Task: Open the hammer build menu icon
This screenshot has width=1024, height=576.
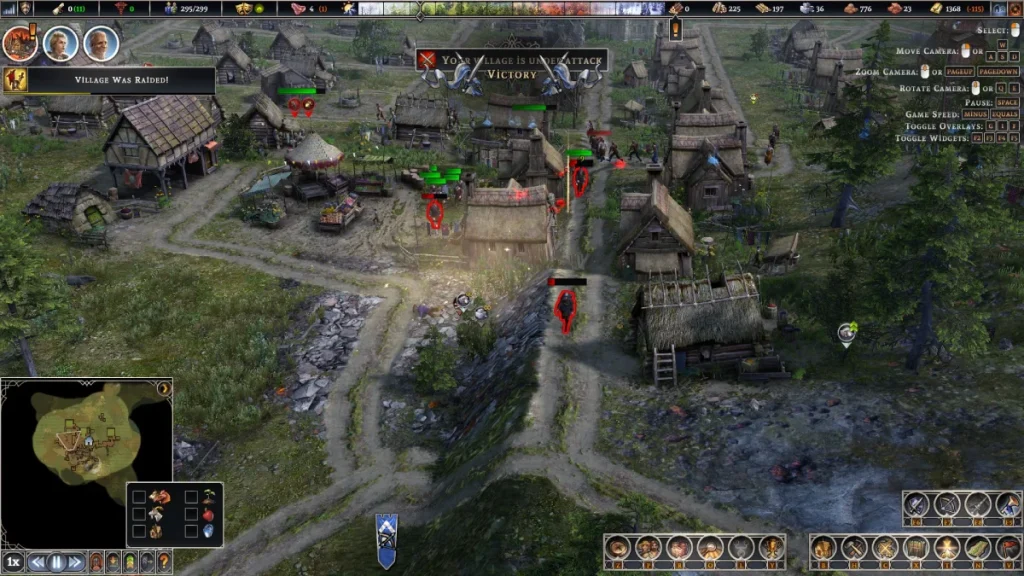Action: pos(855,548)
